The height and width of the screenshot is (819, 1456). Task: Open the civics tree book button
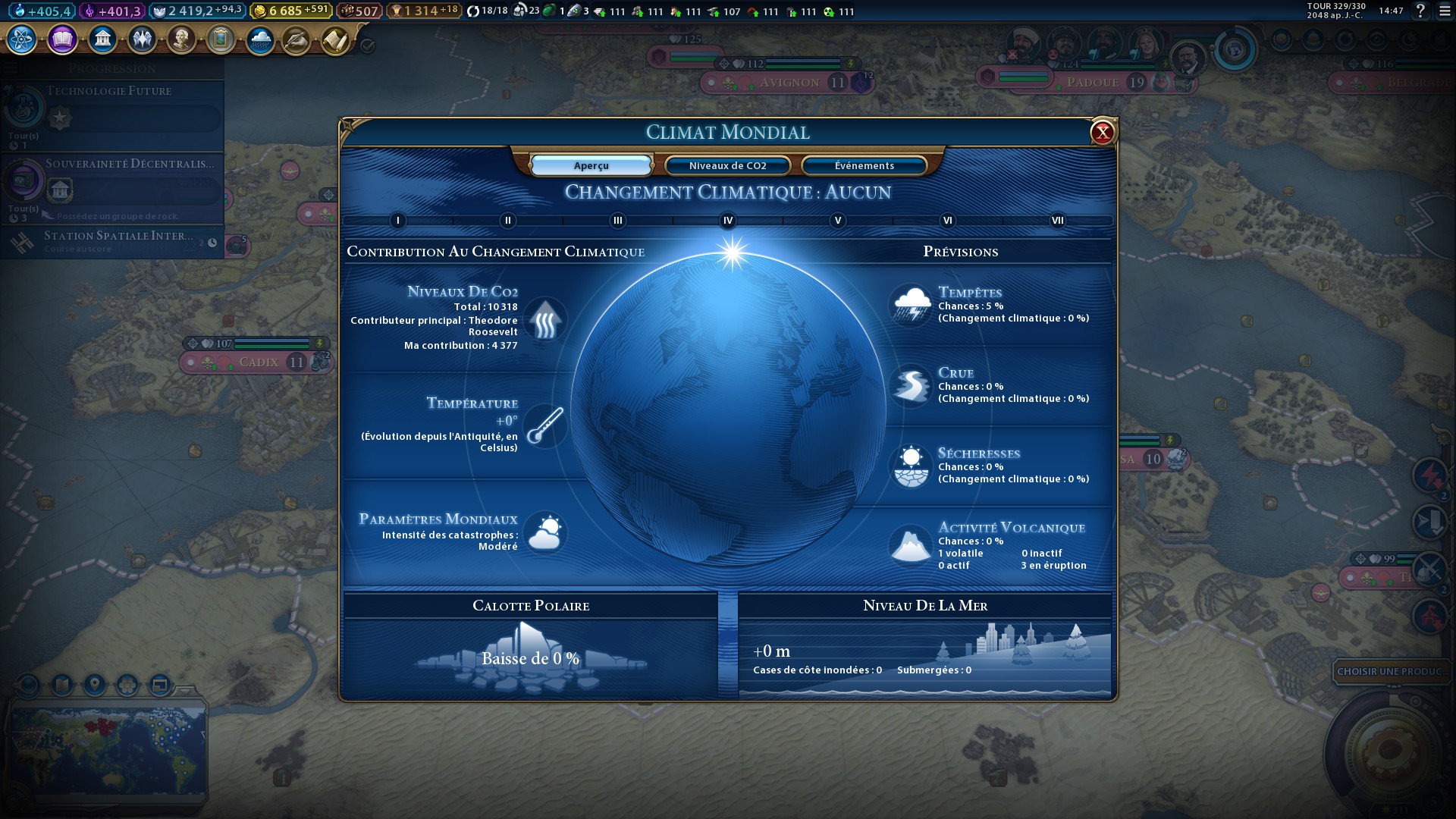coord(62,39)
